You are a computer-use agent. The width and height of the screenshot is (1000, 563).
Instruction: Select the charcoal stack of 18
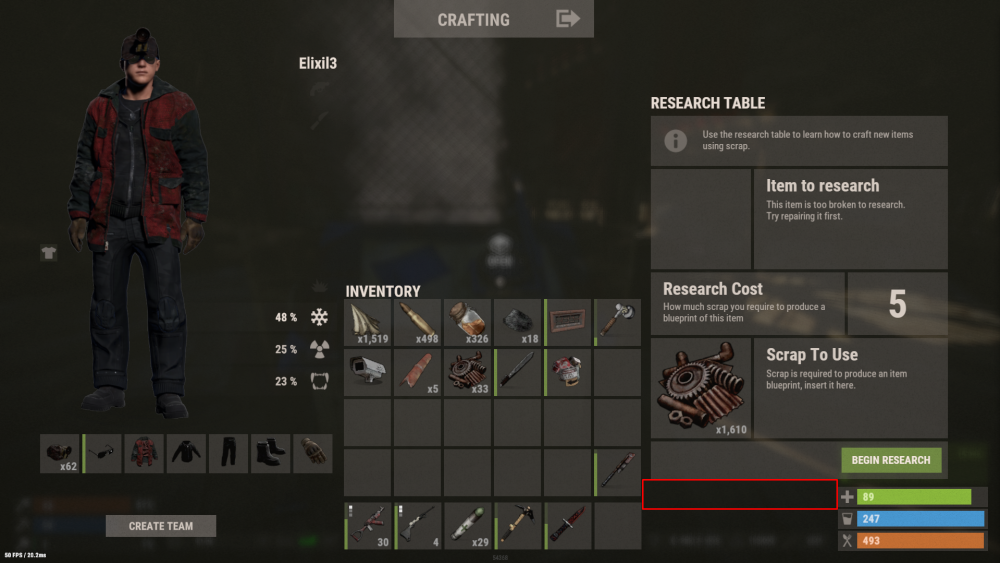click(x=518, y=323)
